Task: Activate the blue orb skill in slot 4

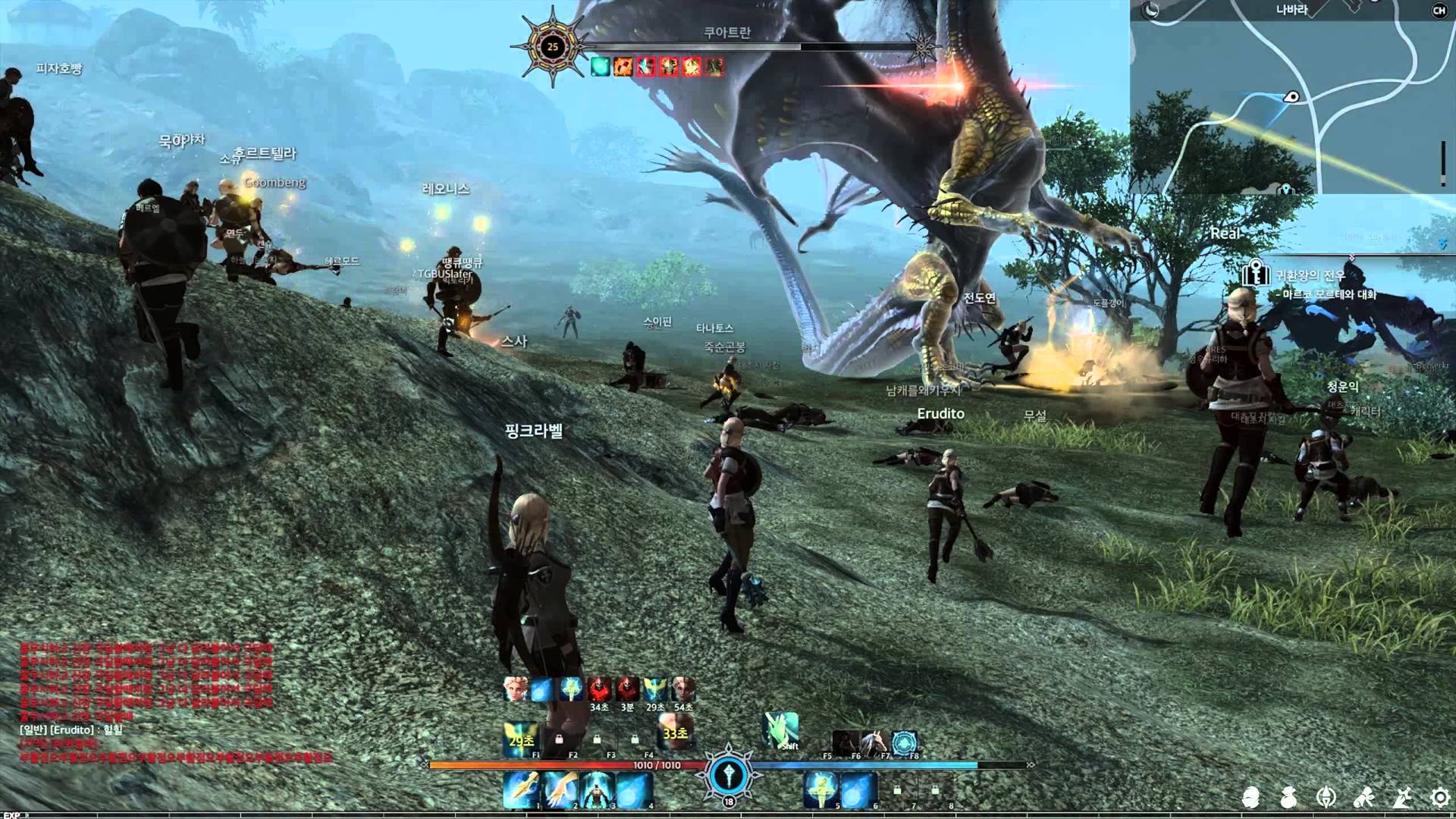Action: (x=634, y=789)
